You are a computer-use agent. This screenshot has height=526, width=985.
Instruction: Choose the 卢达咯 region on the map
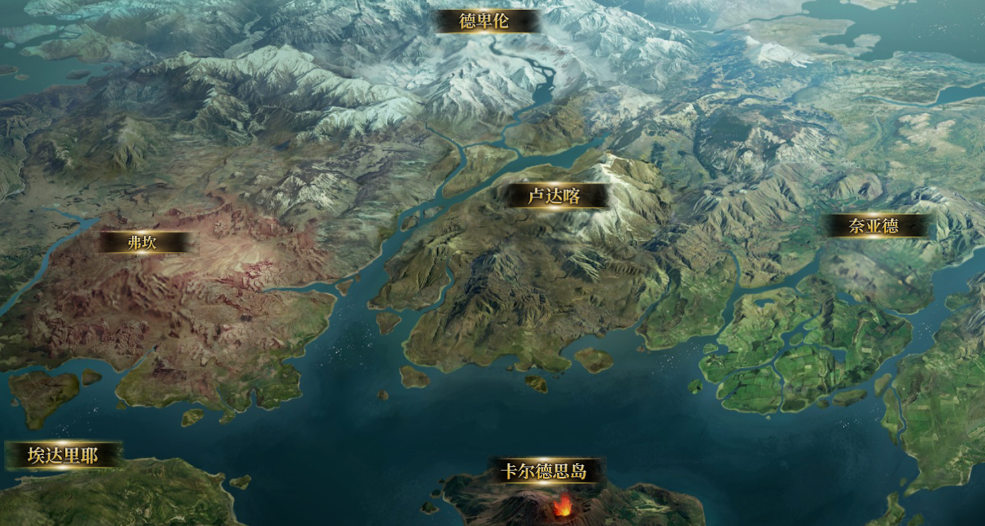[x=554, y=196]
